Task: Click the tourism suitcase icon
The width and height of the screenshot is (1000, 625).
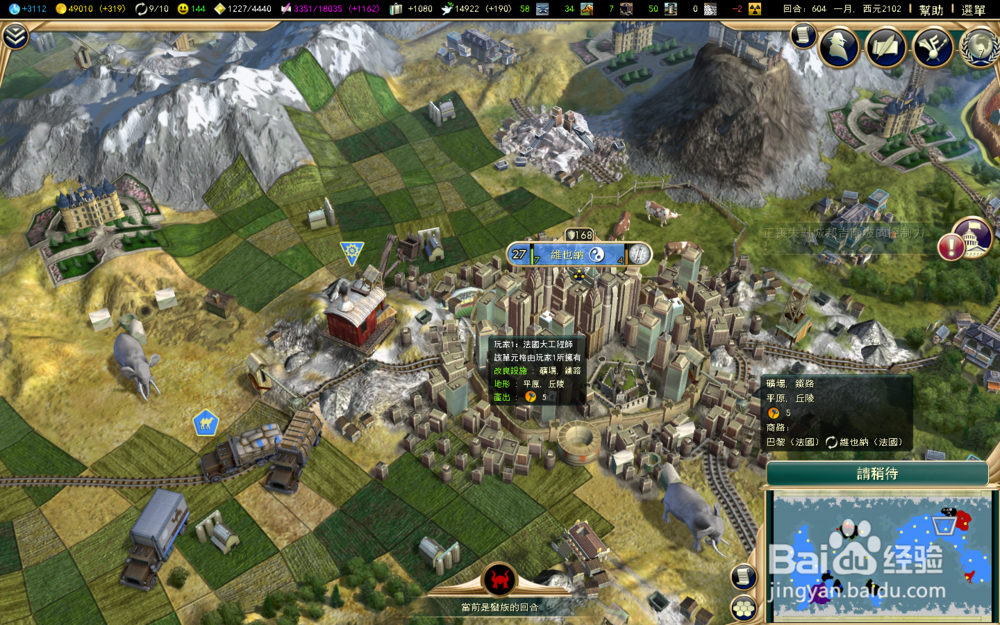Action: 396,9
